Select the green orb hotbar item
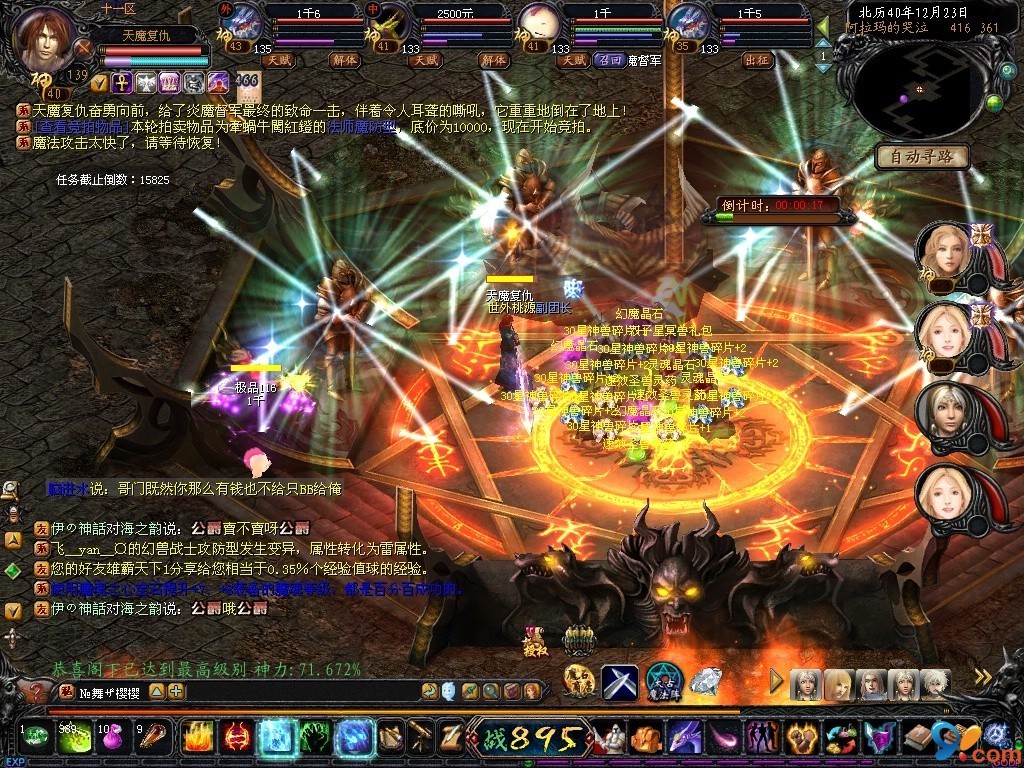 pos(36,738)
